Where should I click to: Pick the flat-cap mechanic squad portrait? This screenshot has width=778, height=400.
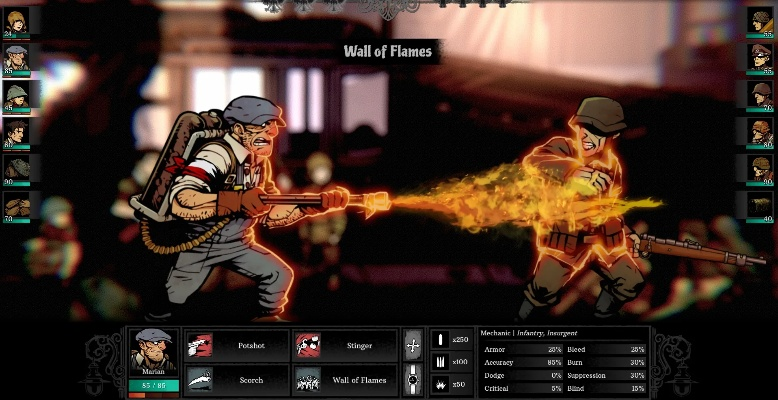(x=16, y=57)
